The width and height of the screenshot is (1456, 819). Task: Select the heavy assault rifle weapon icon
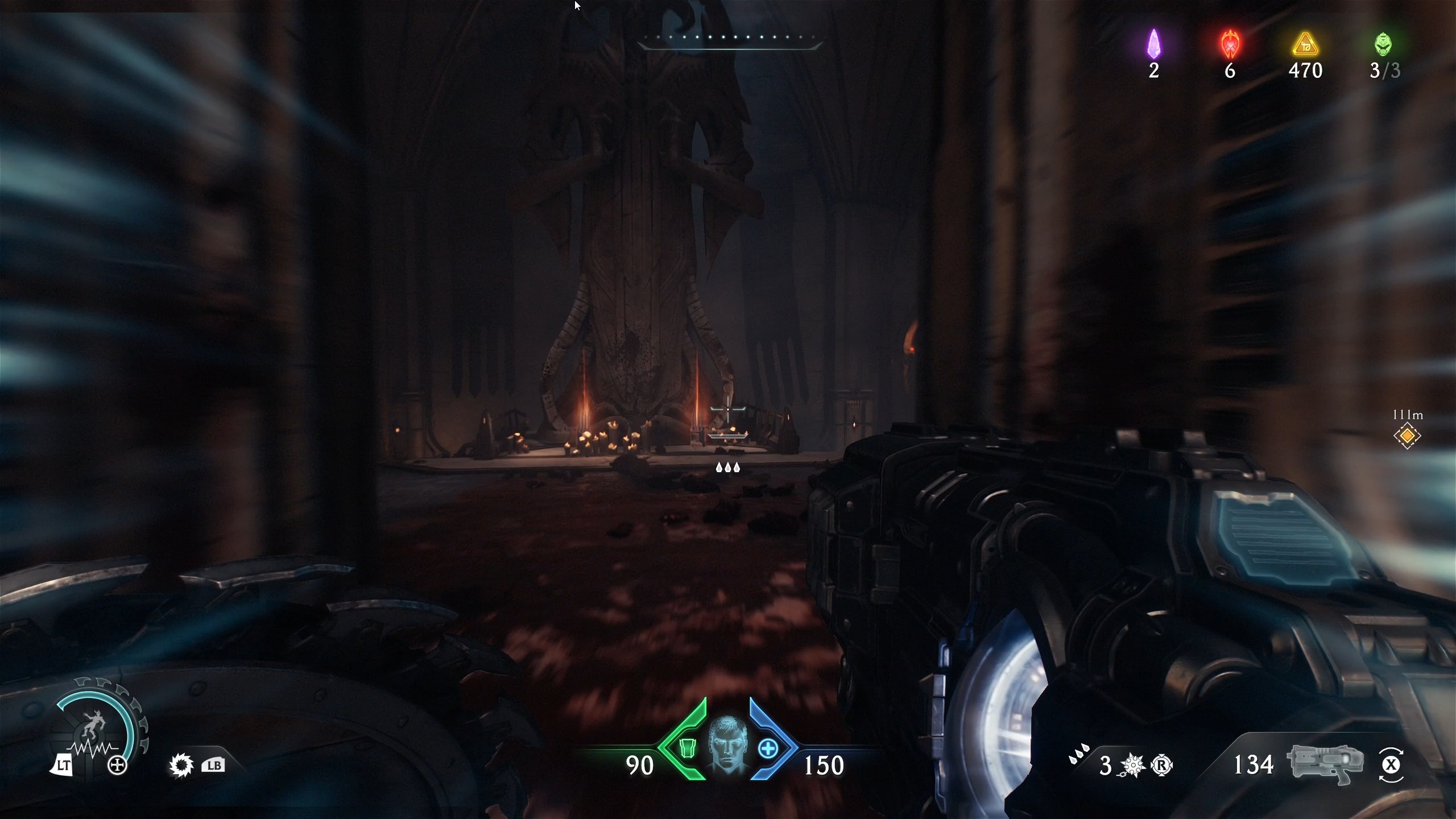pyautogui.click(x=1325, y=765)
